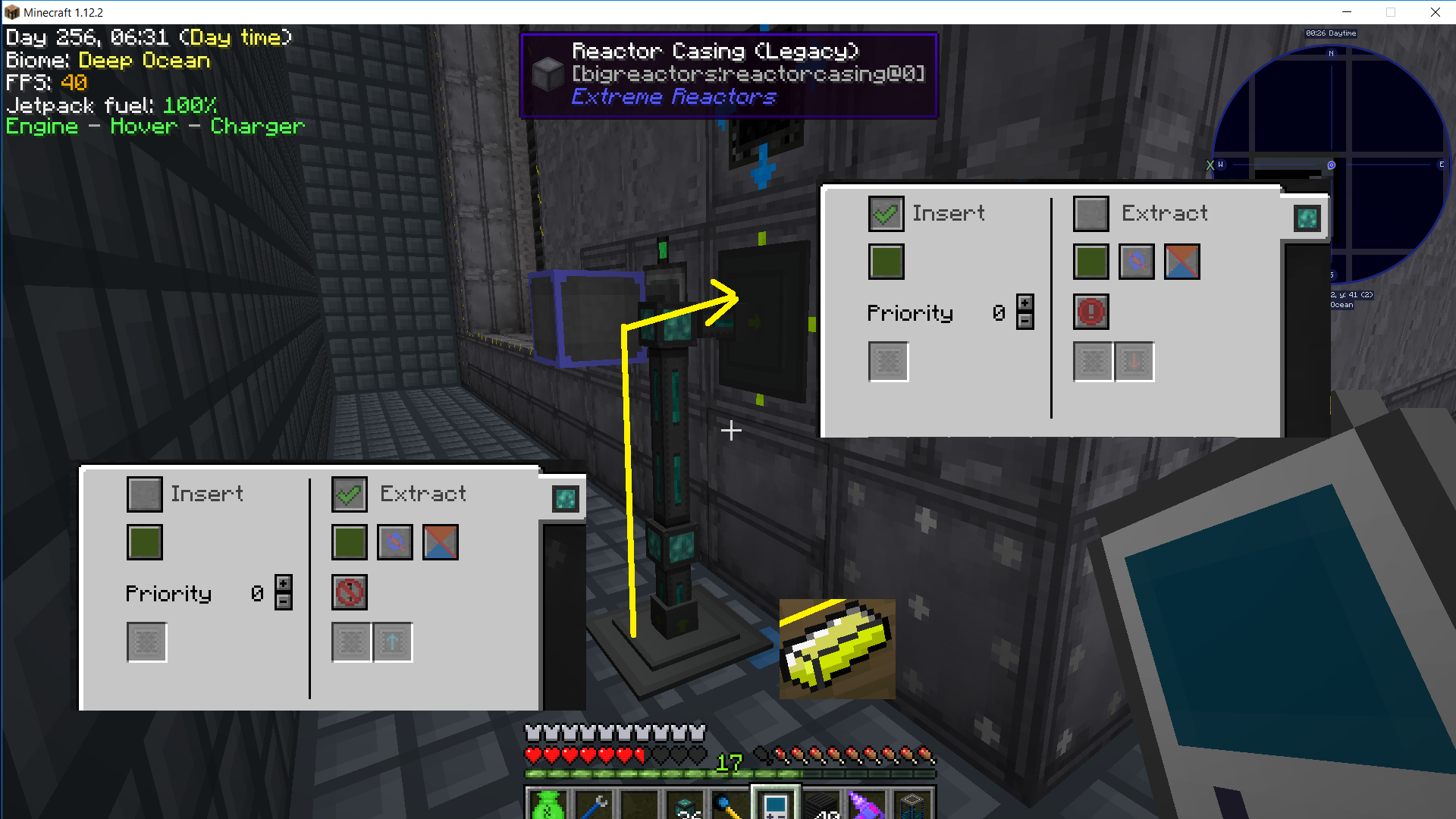Click the Priority label in the upper panel
The width and height of the screenshot is (1456, 819).
coord(910,312)
